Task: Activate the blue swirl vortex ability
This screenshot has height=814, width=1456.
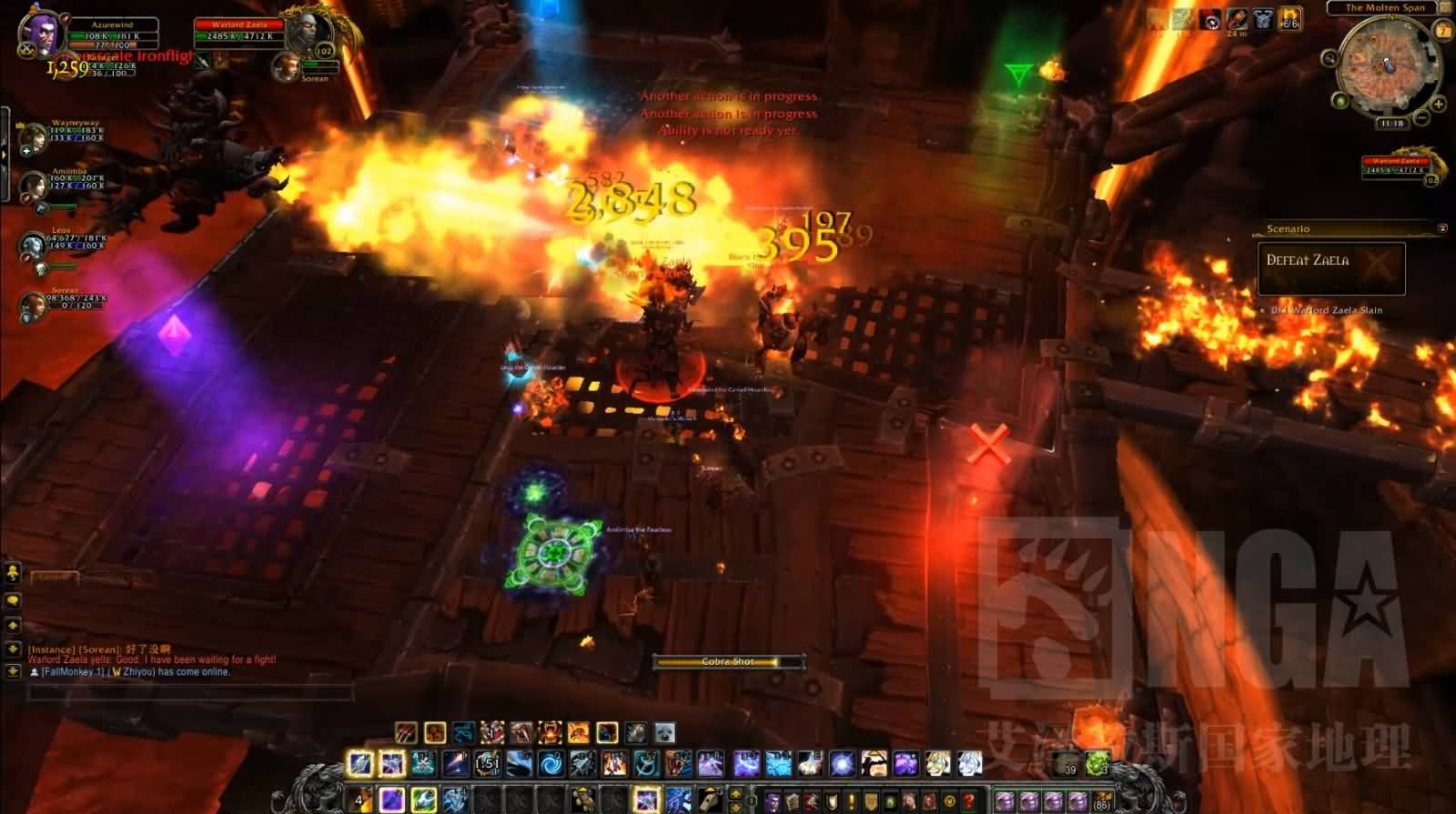Action: coord(550,764)
